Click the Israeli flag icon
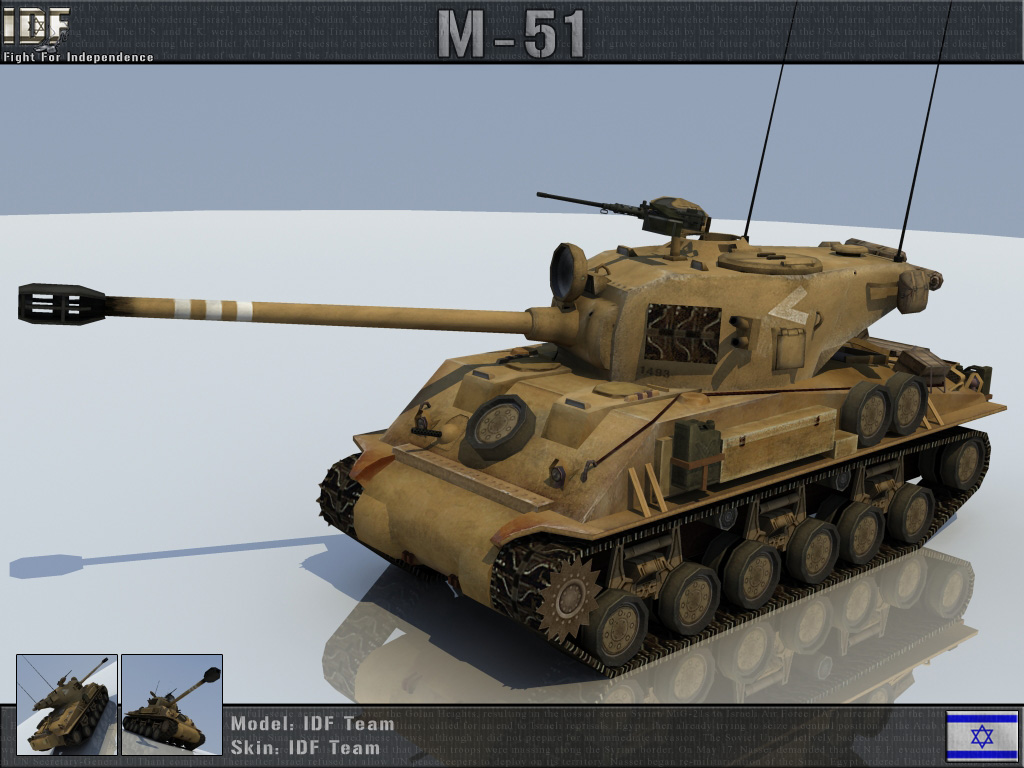The width and height of the screenshot is (1024, 768). (981, 735)
